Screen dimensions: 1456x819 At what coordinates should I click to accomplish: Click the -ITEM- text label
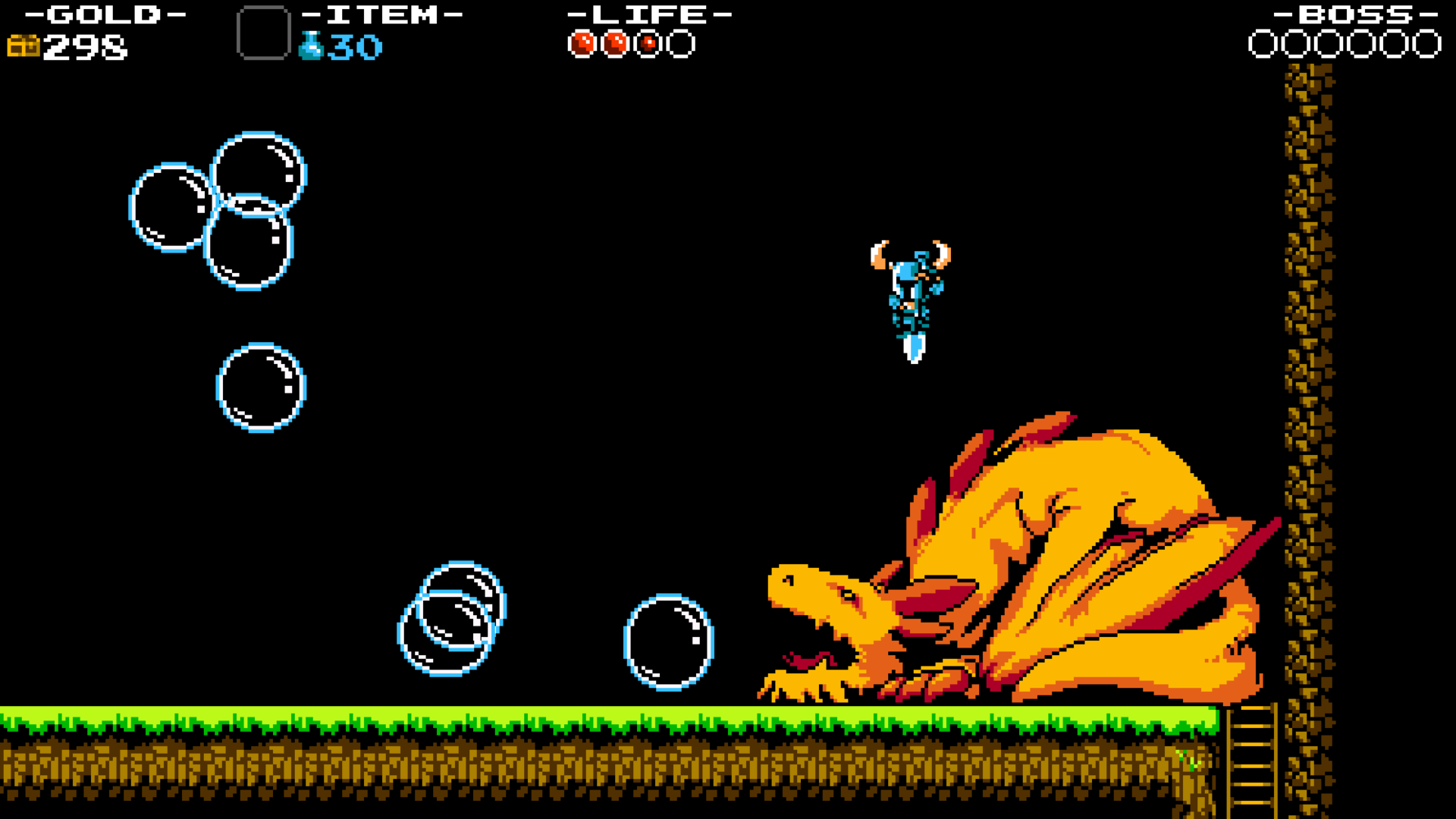click(383, 14)
